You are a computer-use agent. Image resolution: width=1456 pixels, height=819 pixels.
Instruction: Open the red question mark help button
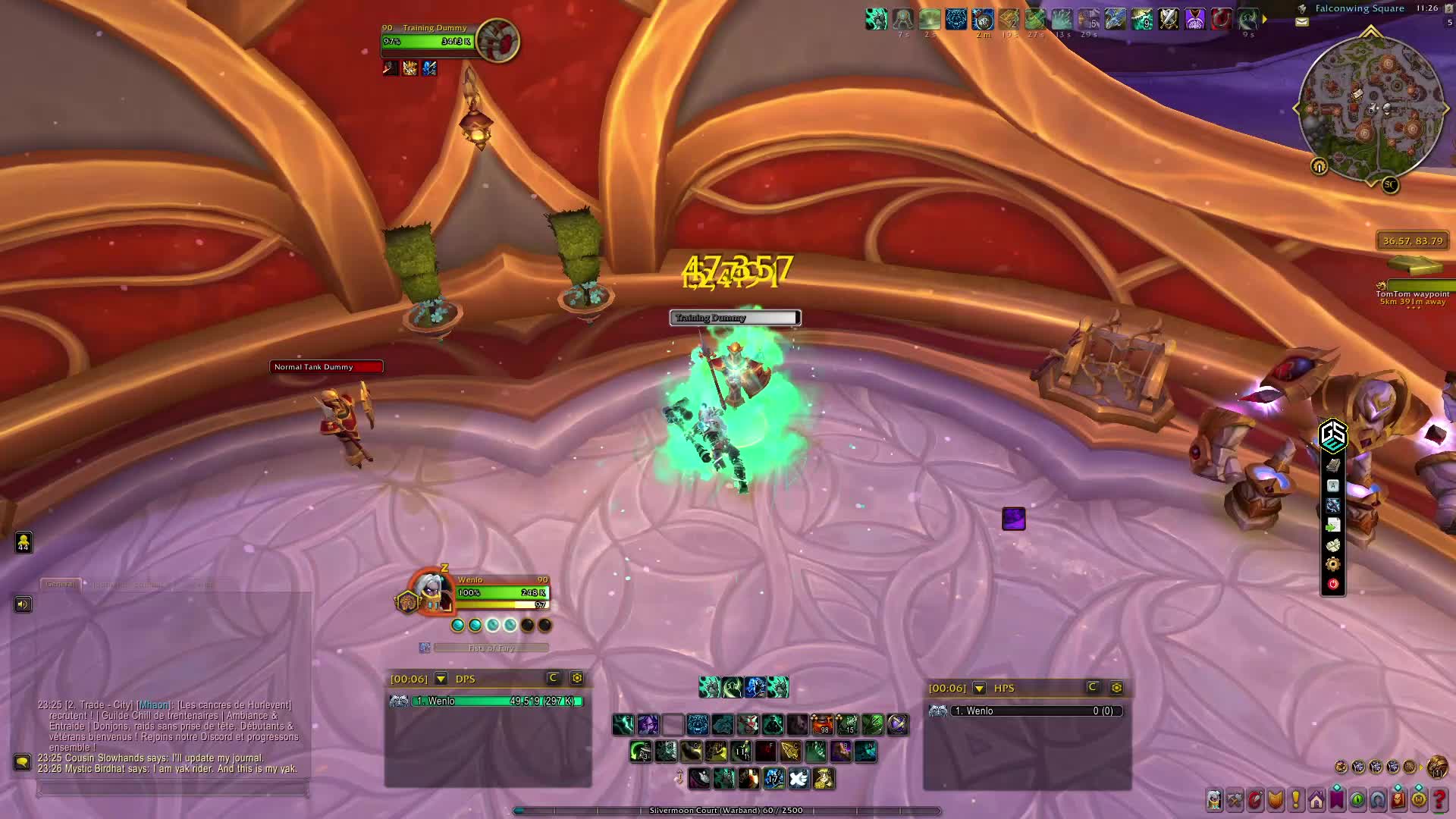click(1439, 799)
